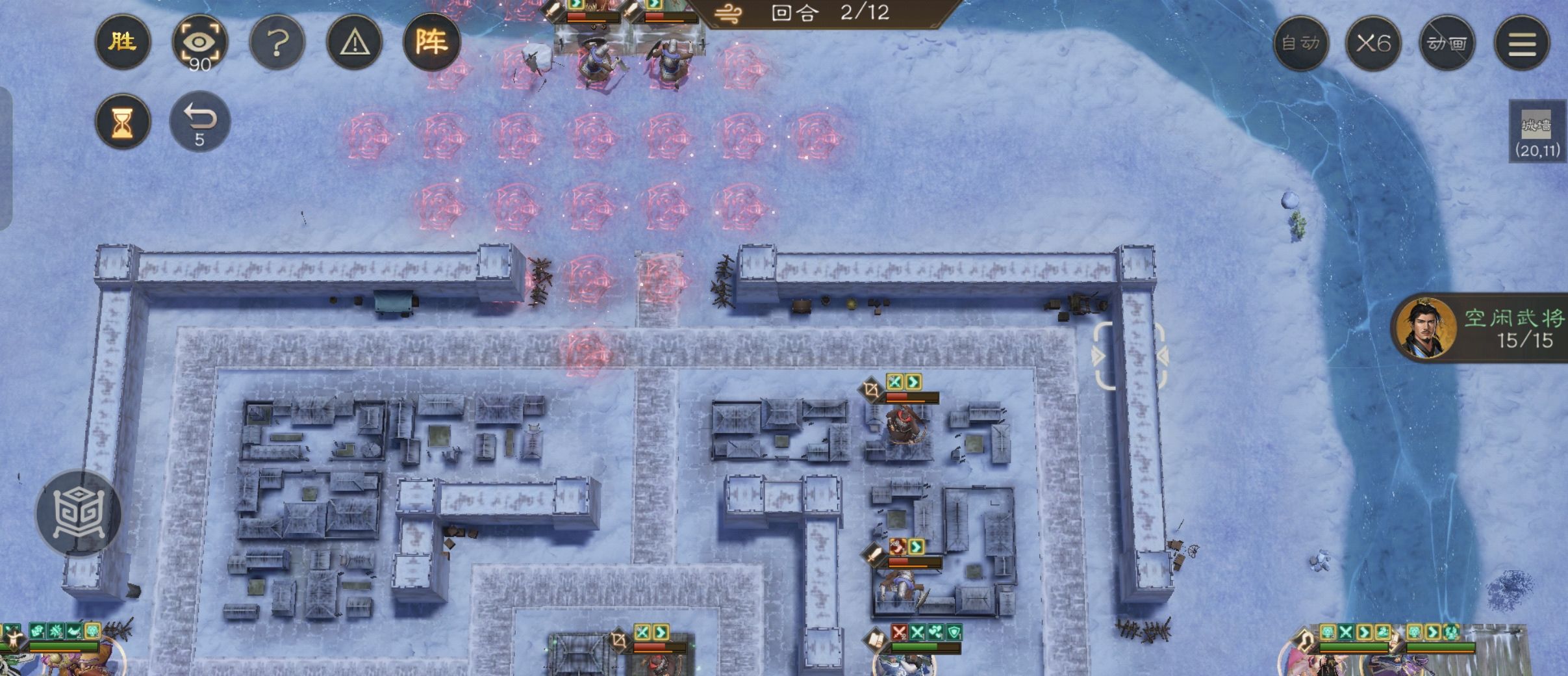Open the 阵 formation button
Viewport: 1568px width, 676px height.
431,43
